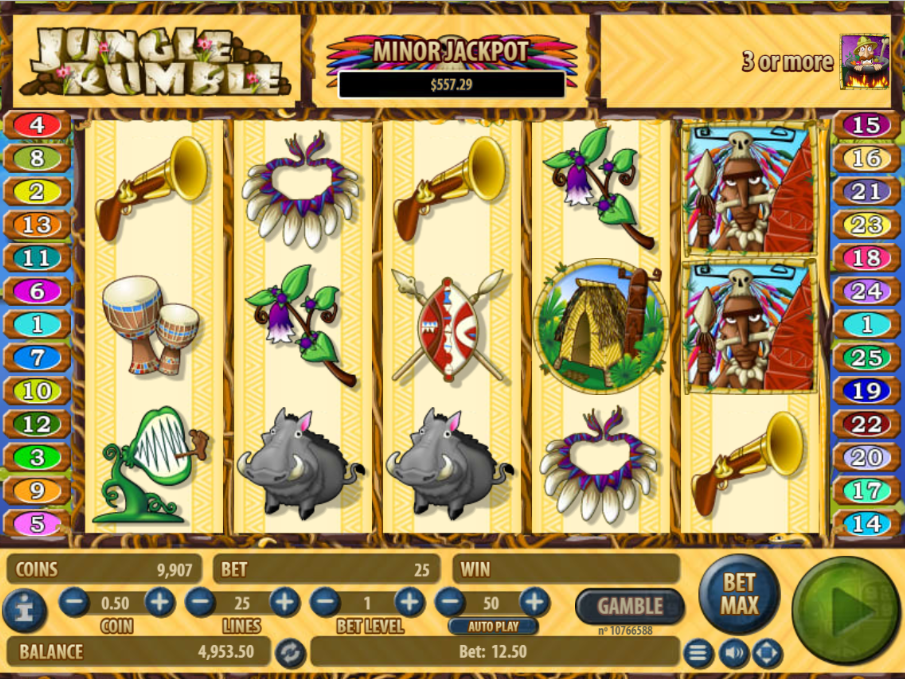The width and height of the screenshot is (905, 679).
Task: Select payline 15 marker
Action: coord(866,125)
